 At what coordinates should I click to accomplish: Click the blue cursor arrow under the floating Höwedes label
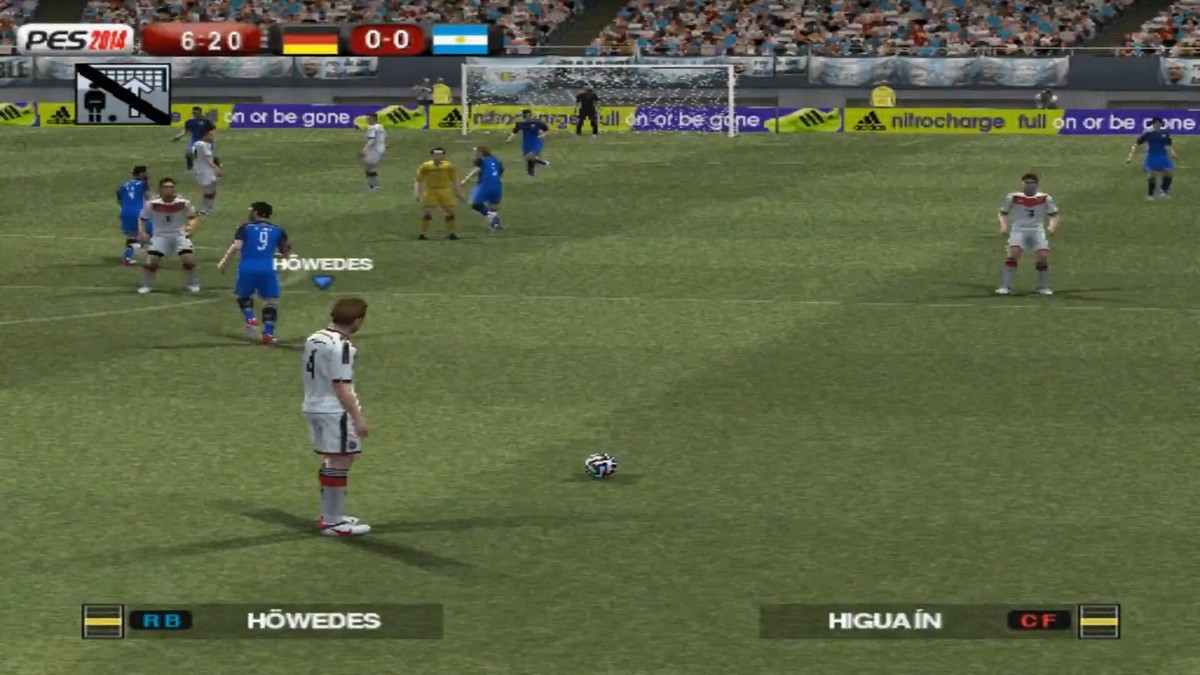(x=322, y=283)
